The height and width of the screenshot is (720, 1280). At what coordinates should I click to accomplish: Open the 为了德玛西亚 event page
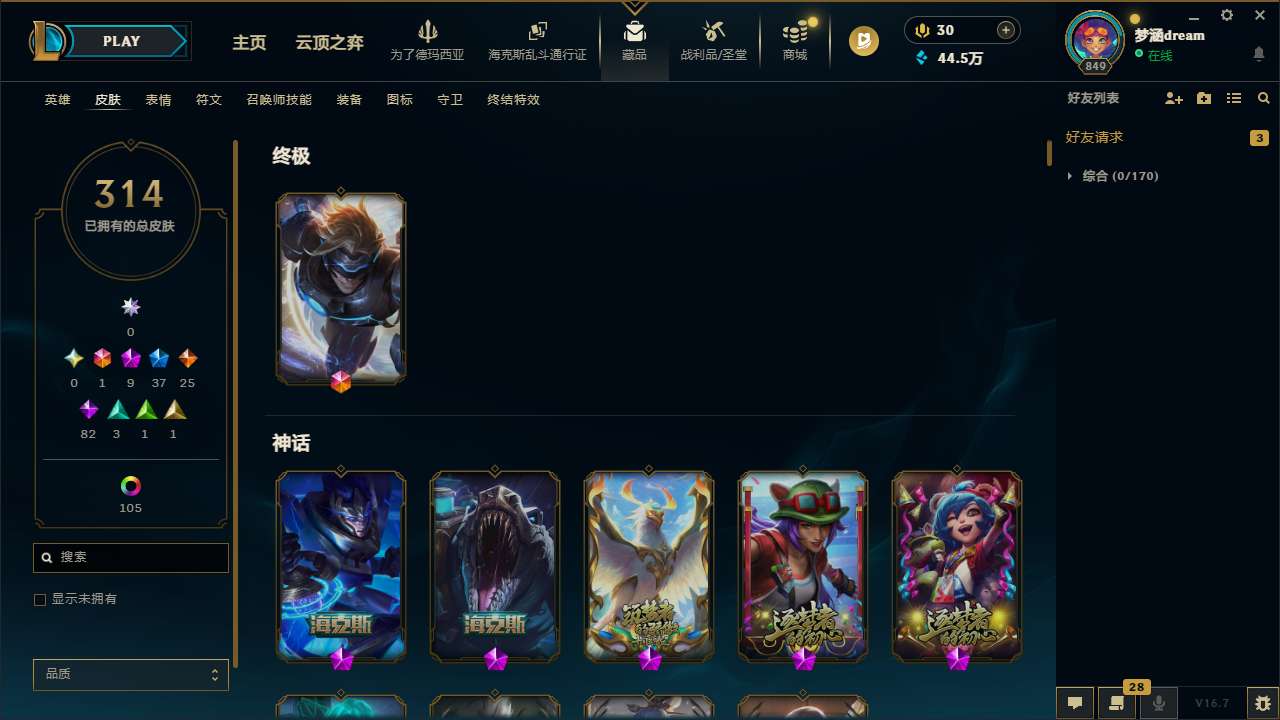pyautogui.click(x=428, y=40)
